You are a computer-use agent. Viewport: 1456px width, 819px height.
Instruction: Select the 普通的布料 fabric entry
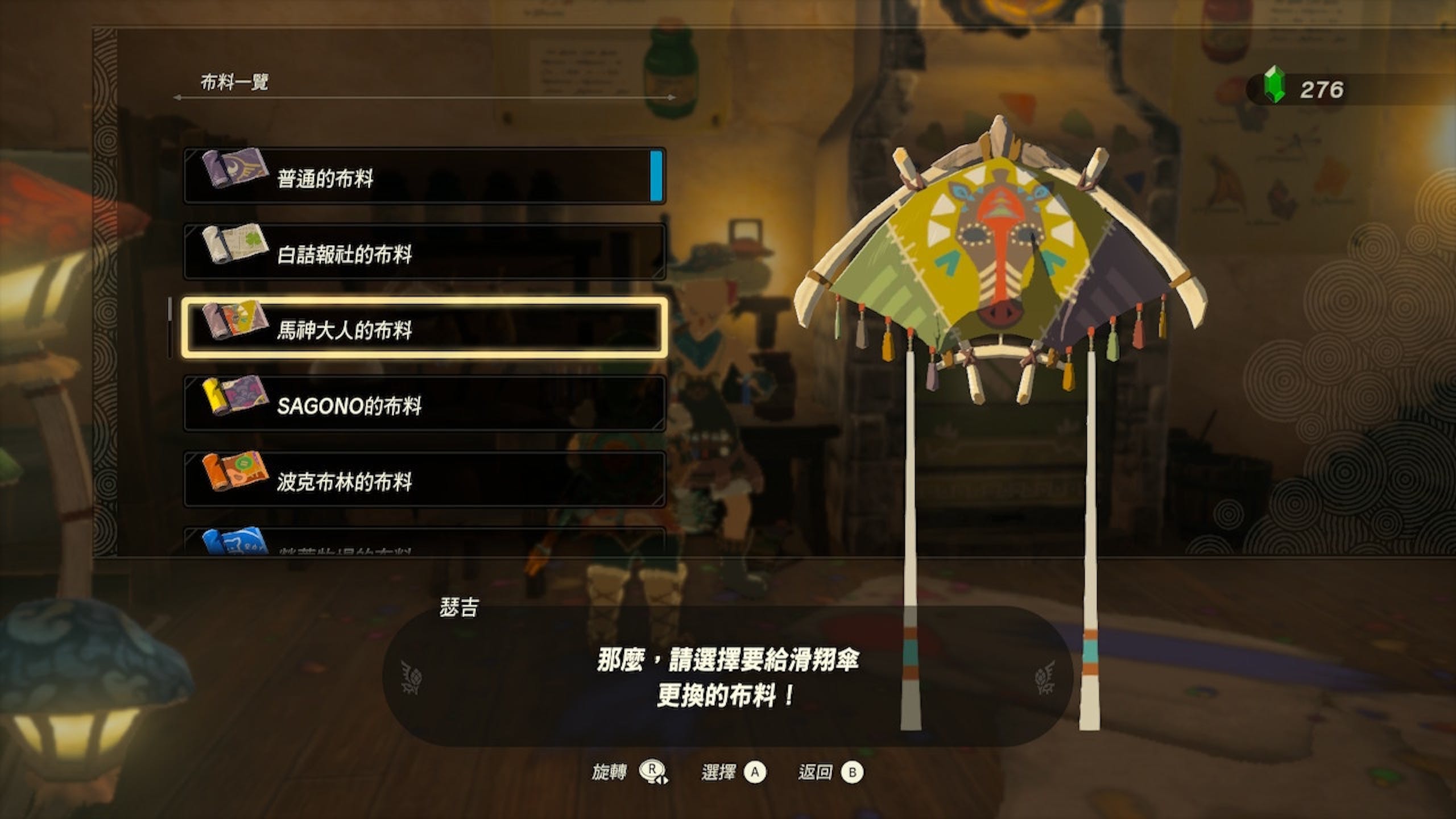(424, 176)
